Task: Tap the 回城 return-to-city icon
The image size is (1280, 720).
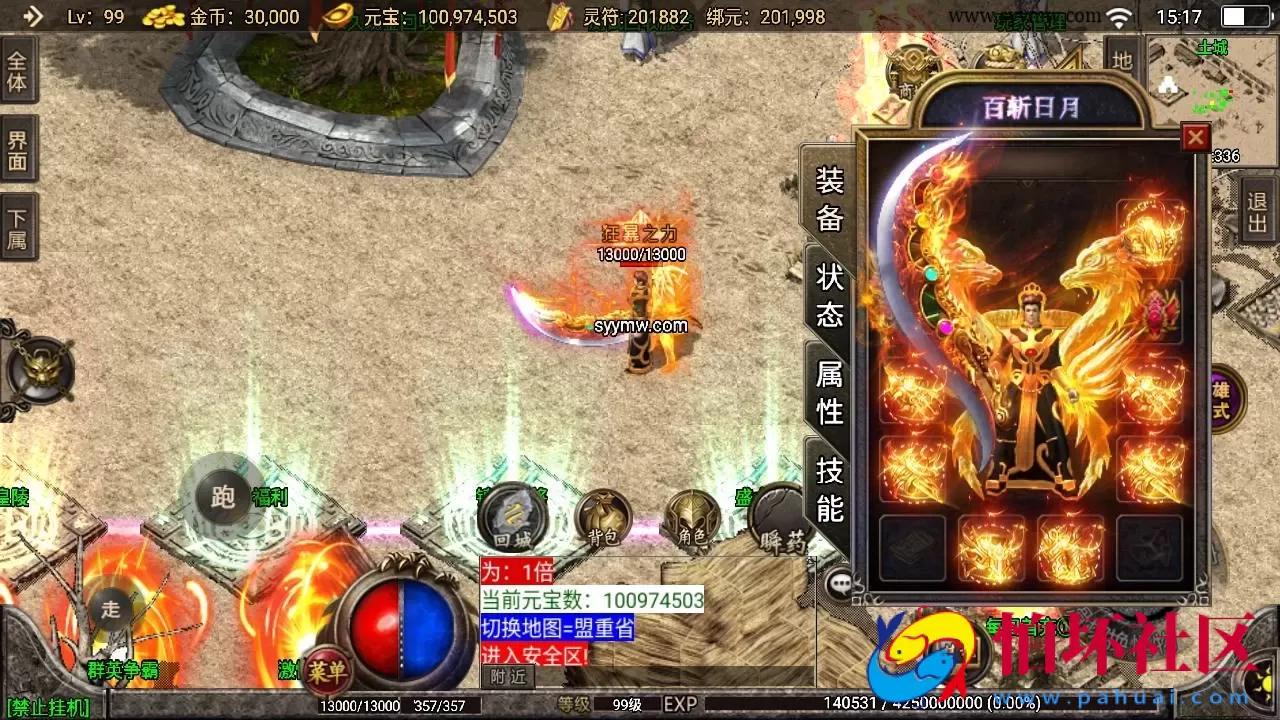Action: click(x=512, y=518)
